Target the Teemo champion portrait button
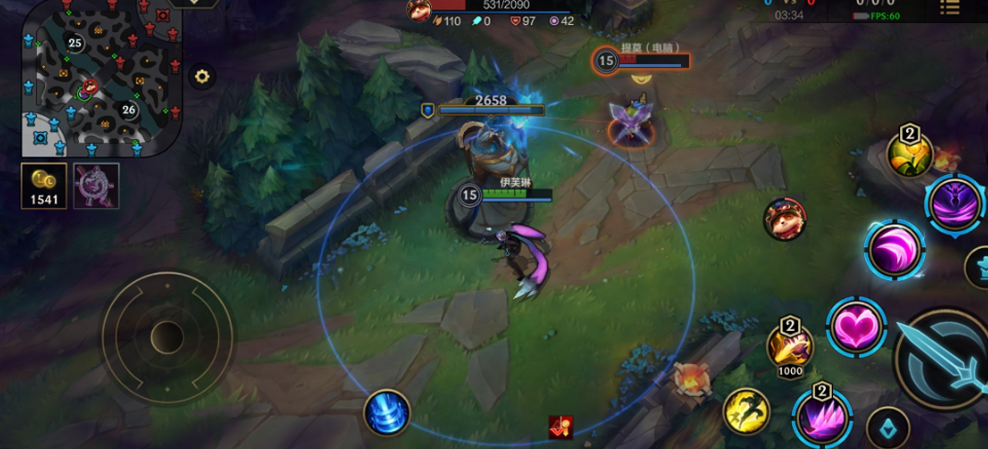The image size is (988, 449). point(785,218)
